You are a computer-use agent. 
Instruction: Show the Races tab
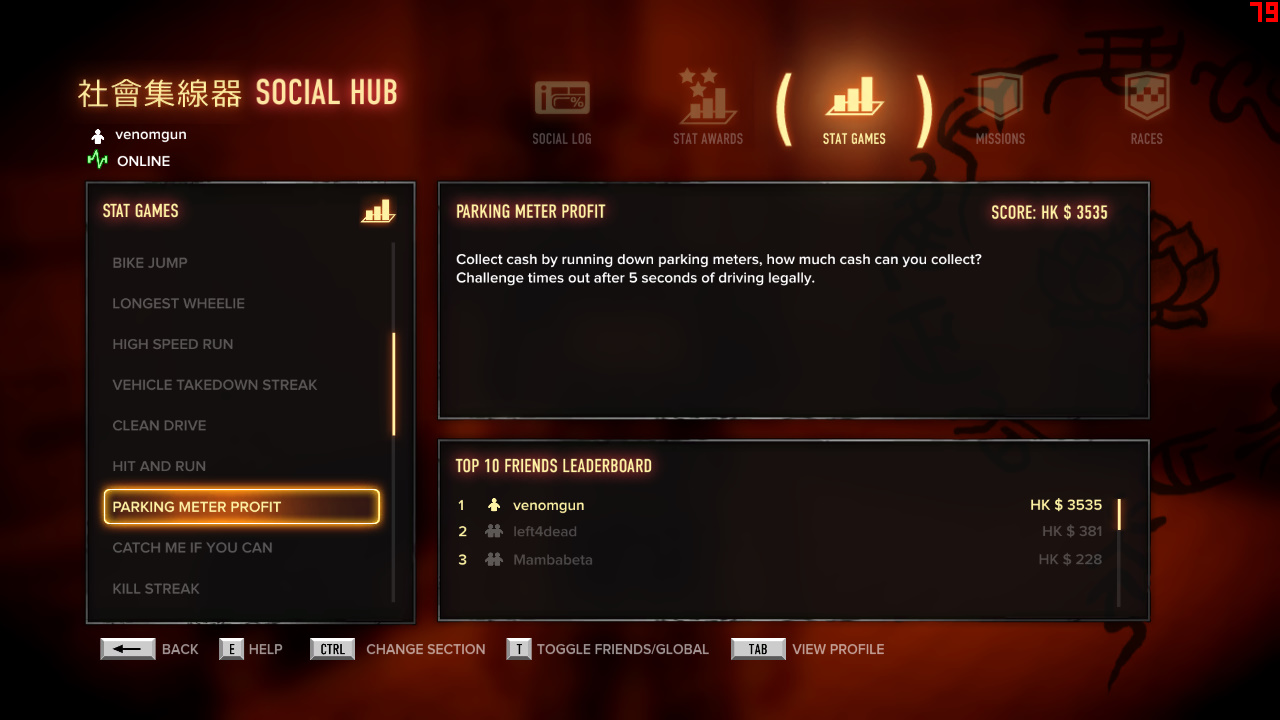1146,112
